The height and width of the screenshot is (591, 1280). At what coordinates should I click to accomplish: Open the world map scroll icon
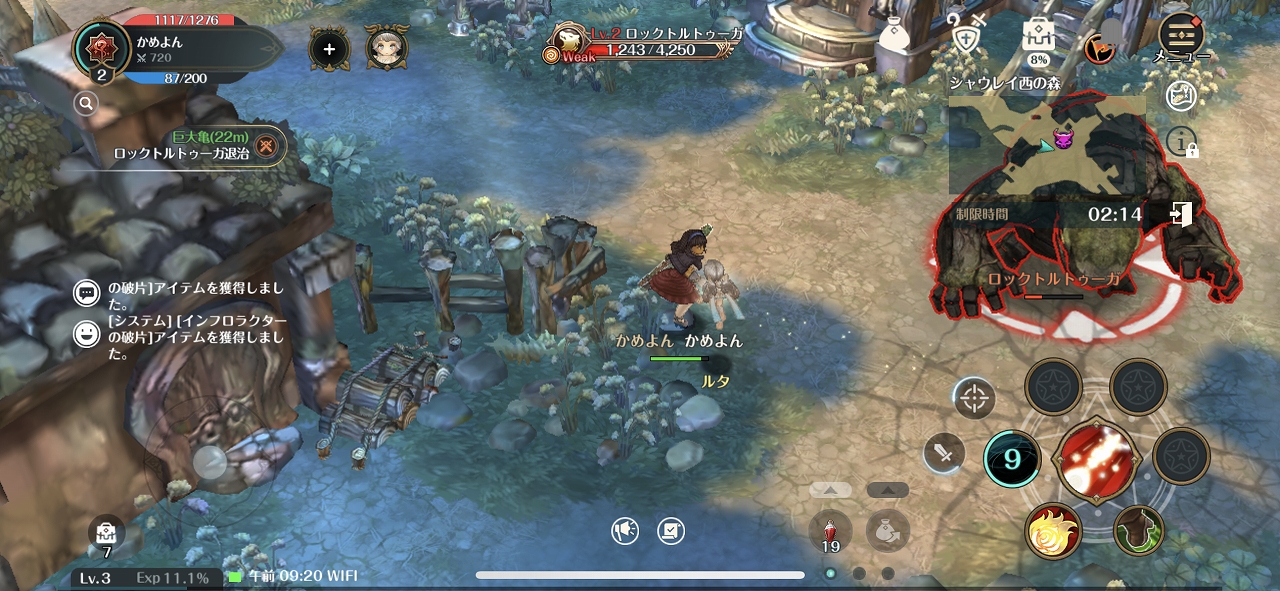(x=1182, y=96)
